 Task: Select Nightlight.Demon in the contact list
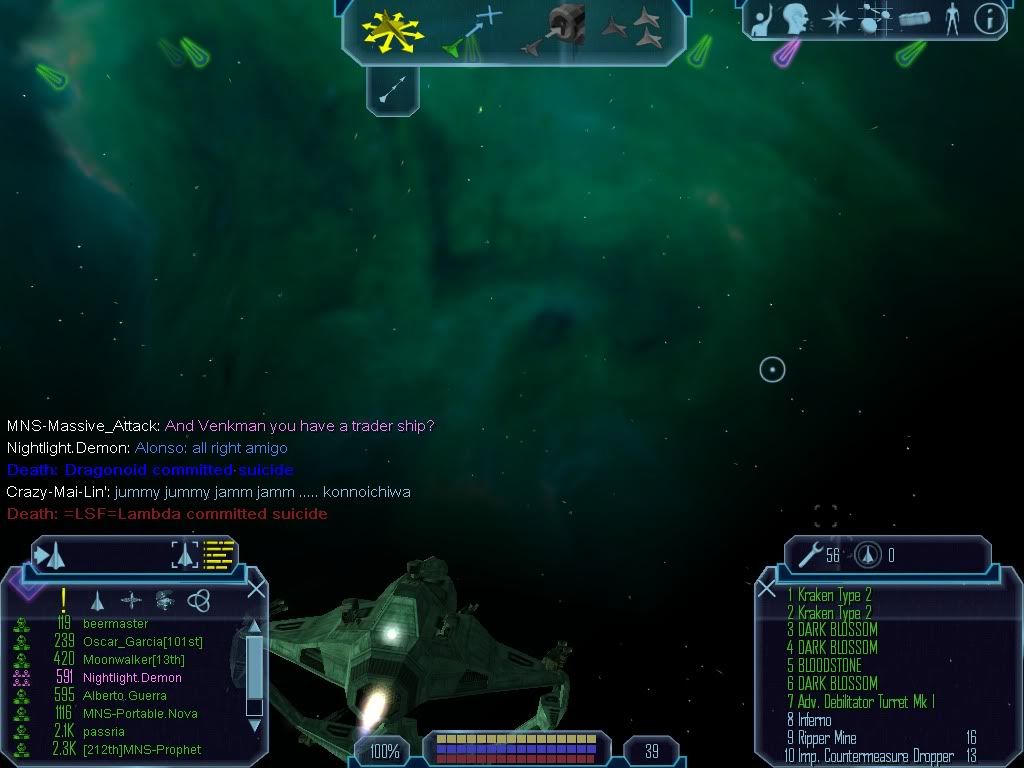tap(132, 678)
